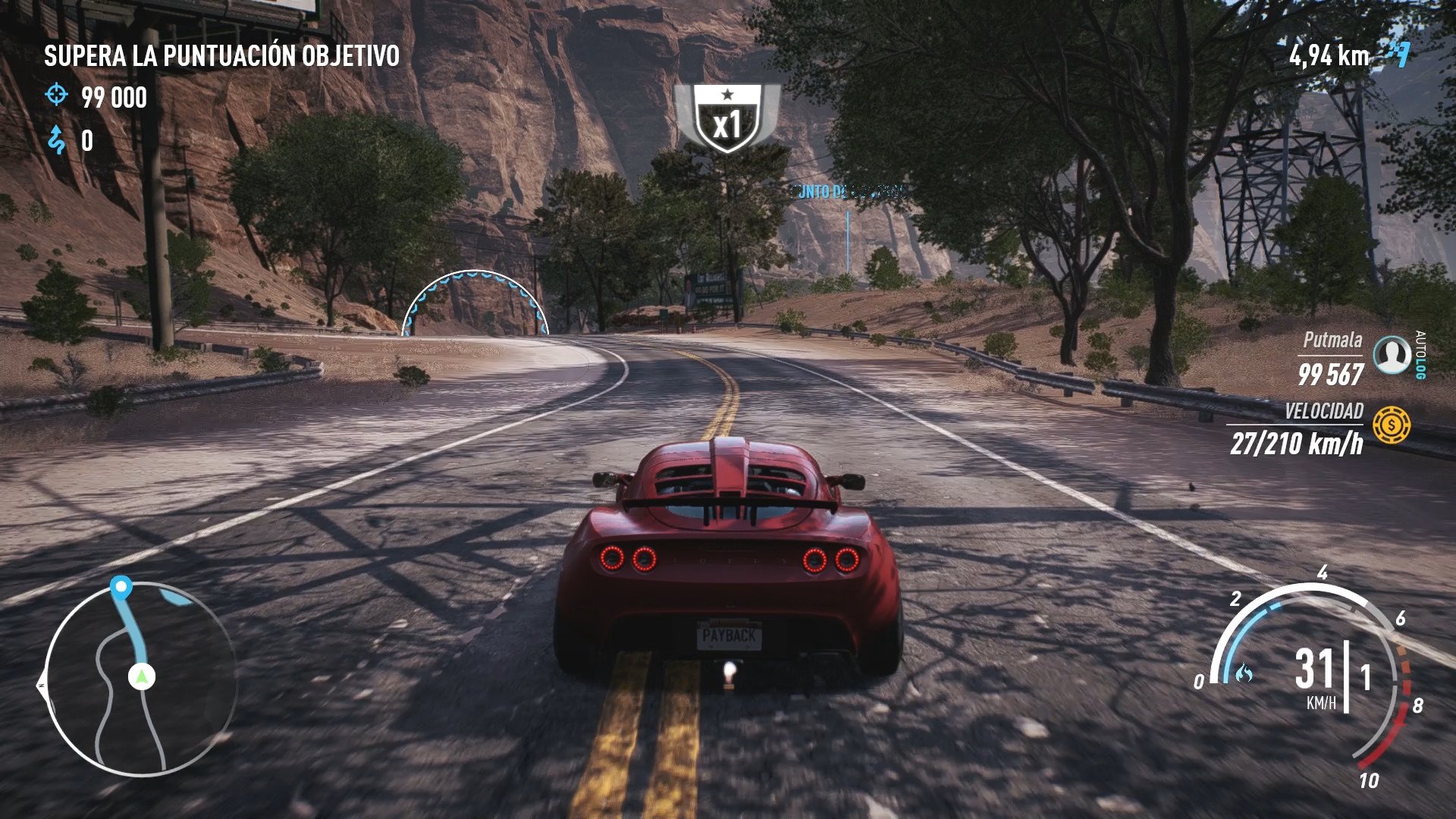This screenshot has width=1456, height=819.
Task: Click the GPS route arrow next to 4,94 km
Action: click(x=1399, y=55)
